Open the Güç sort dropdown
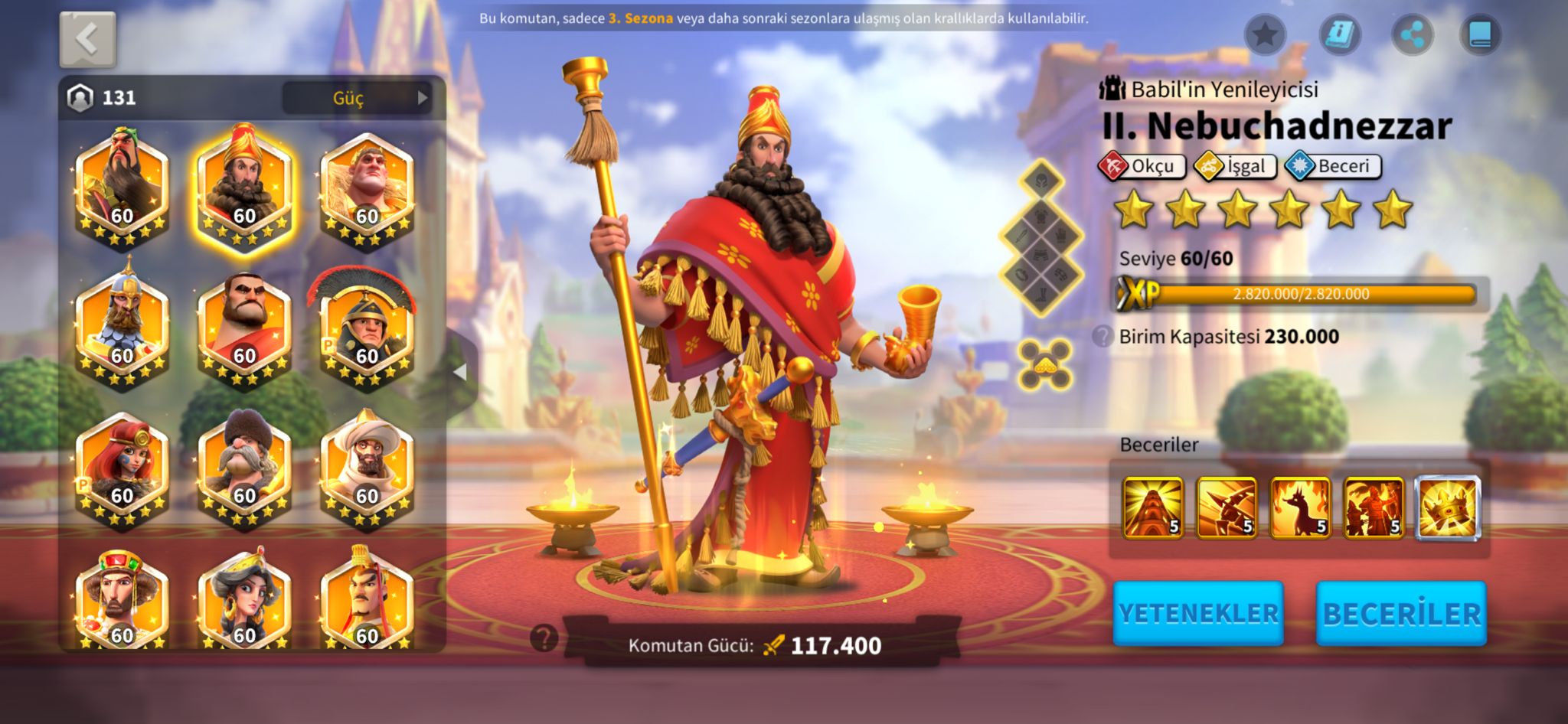This screenshot has height=724, width=1568. [357, 98]
